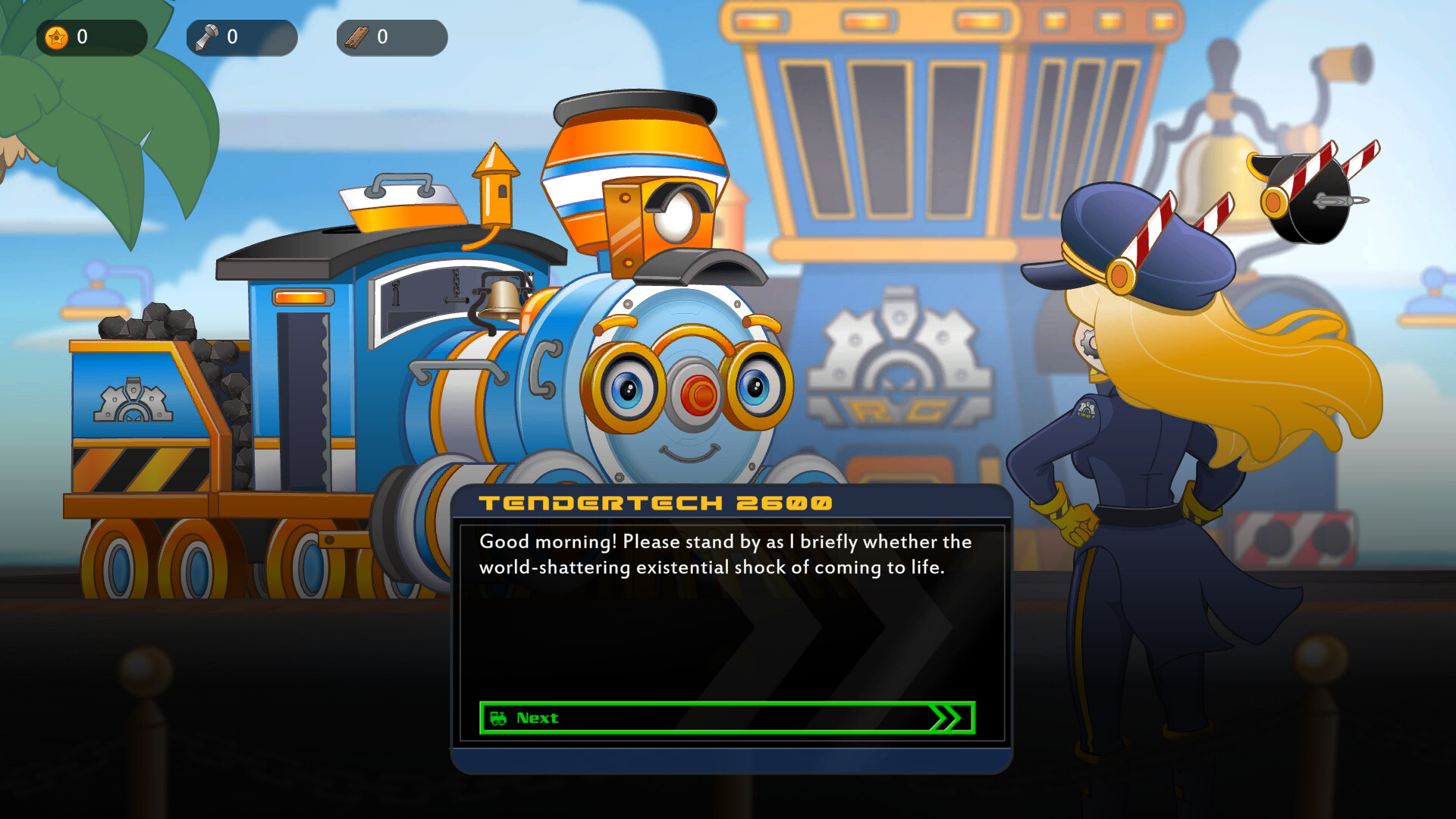Click the wooden plank resource icon

click(355, 36)
